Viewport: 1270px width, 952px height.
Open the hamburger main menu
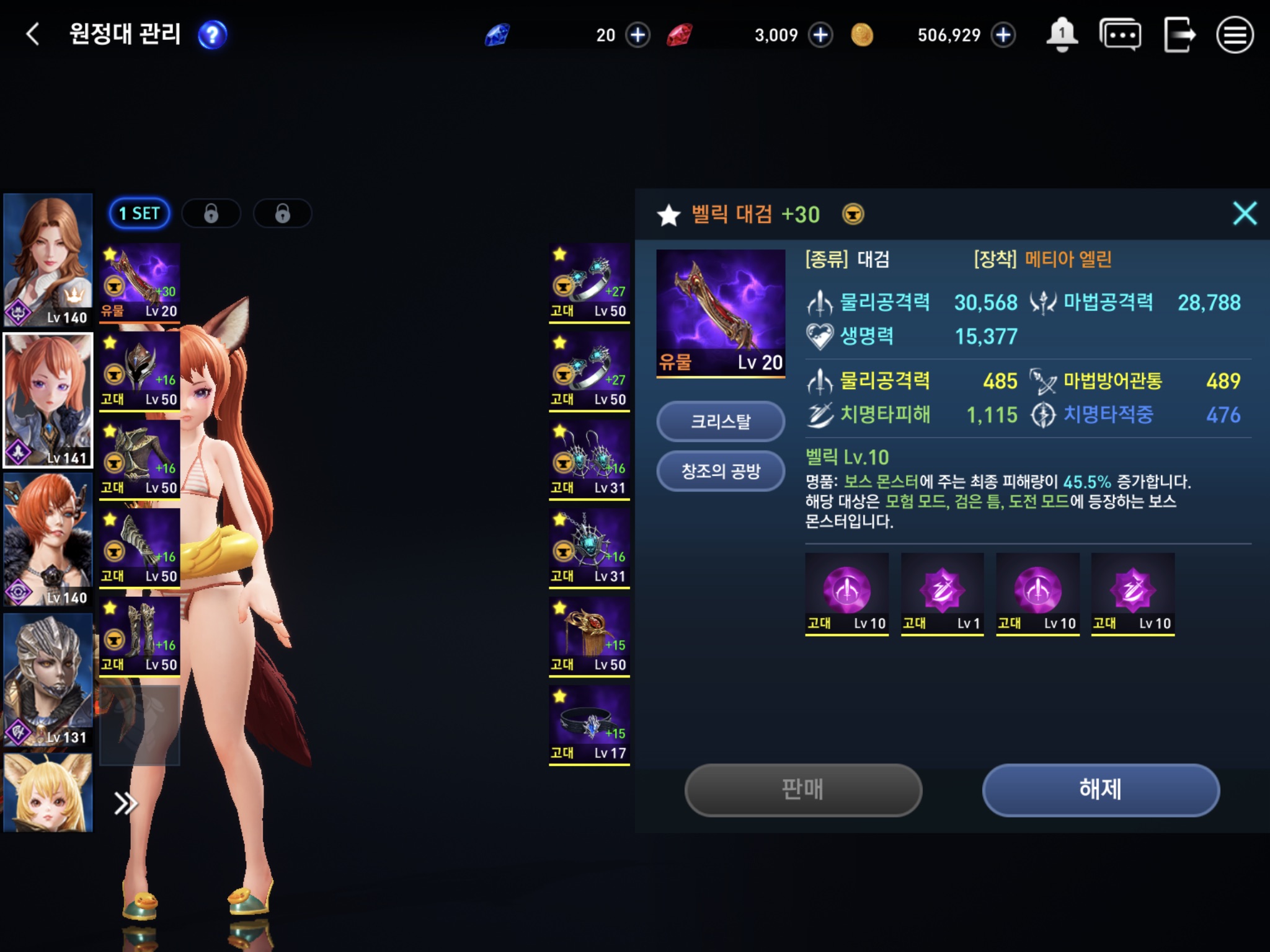1234,35
